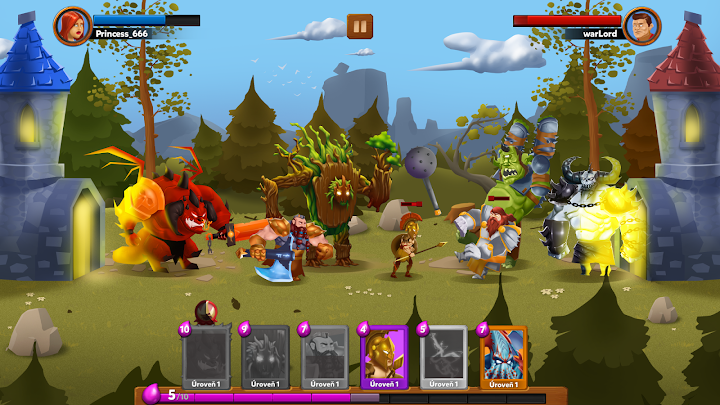
Task: Click the Princess_666 player avatar
Action: pyautogui.click(x=72, y=24)
